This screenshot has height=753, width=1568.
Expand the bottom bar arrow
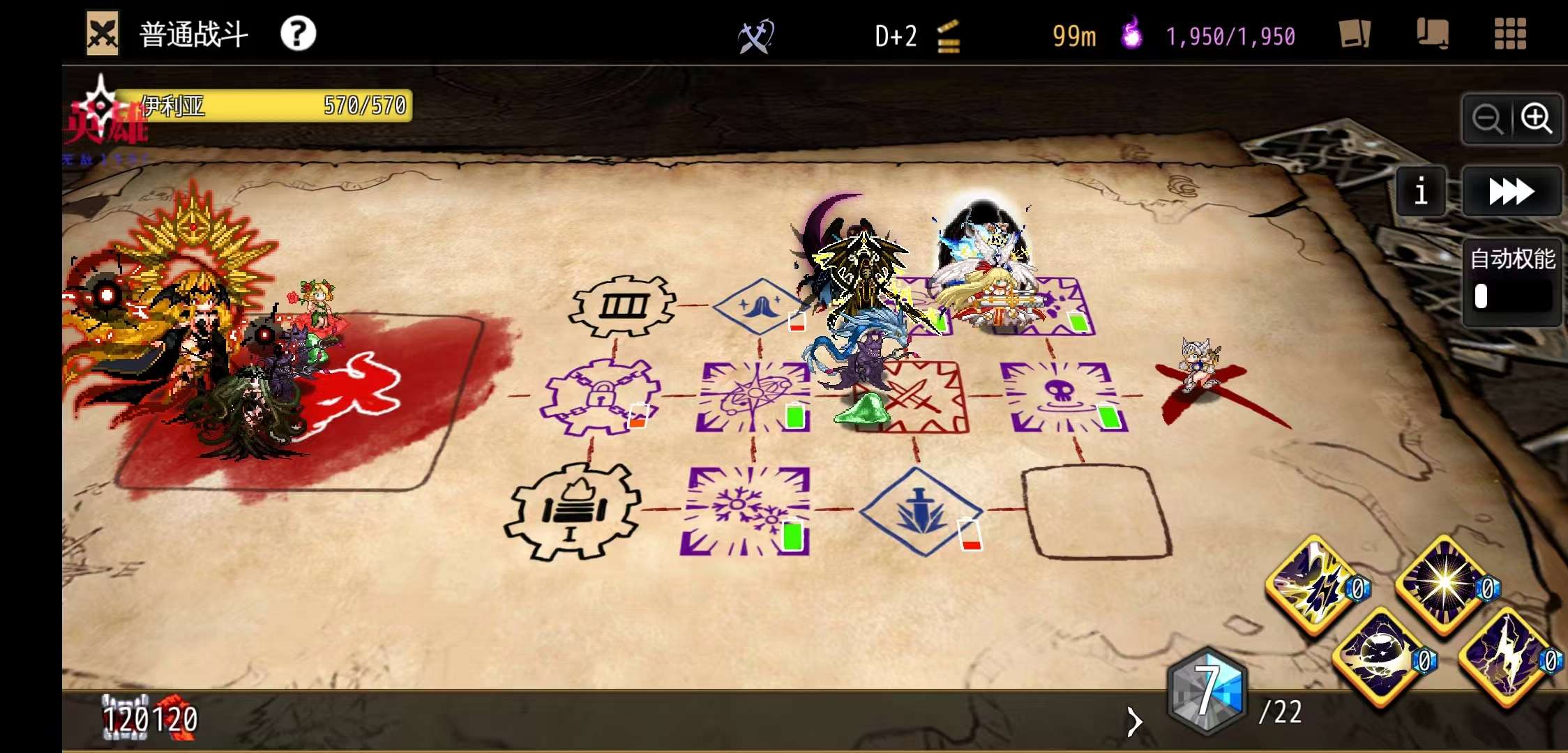click(x=1135, y=722)
